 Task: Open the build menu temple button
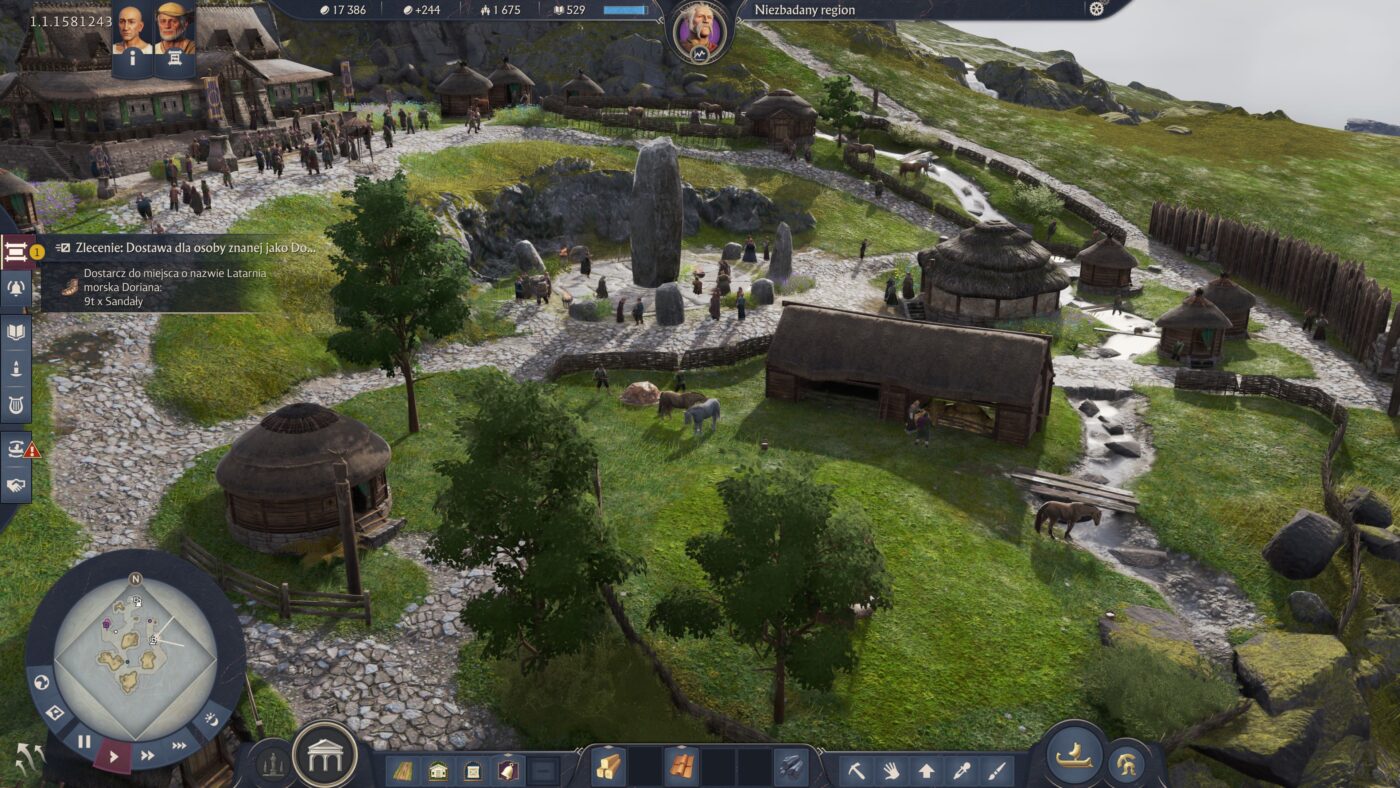coord(325,754)
